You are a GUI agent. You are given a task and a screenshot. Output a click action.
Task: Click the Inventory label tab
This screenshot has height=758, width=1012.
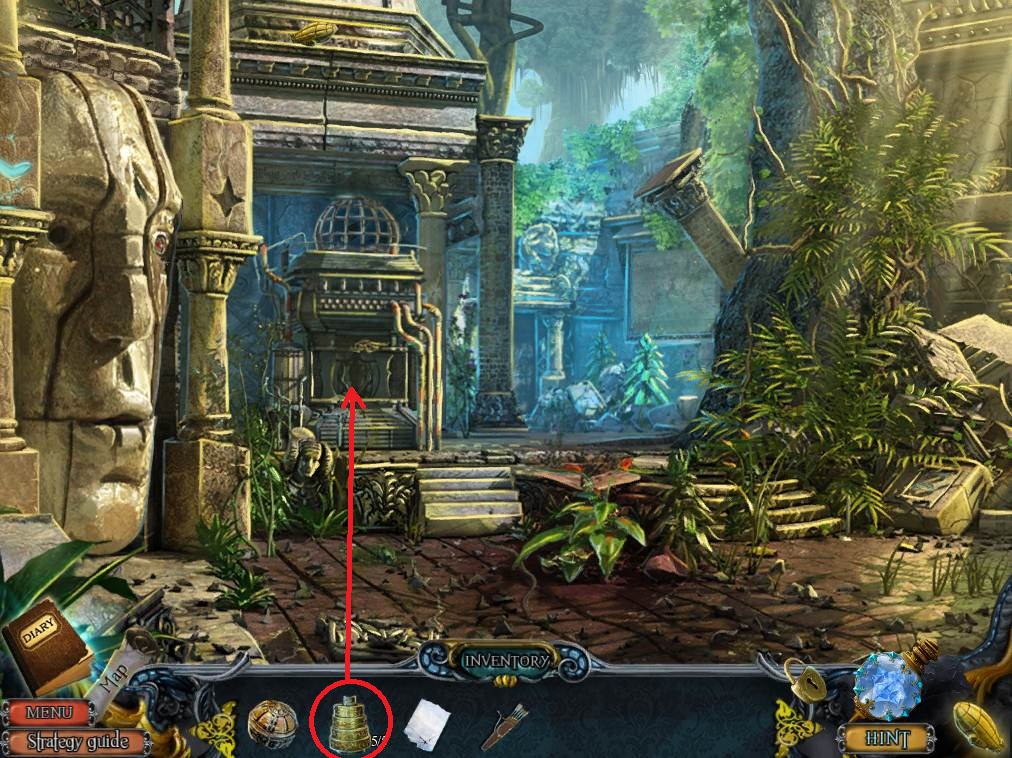click(x=505, y=661)
